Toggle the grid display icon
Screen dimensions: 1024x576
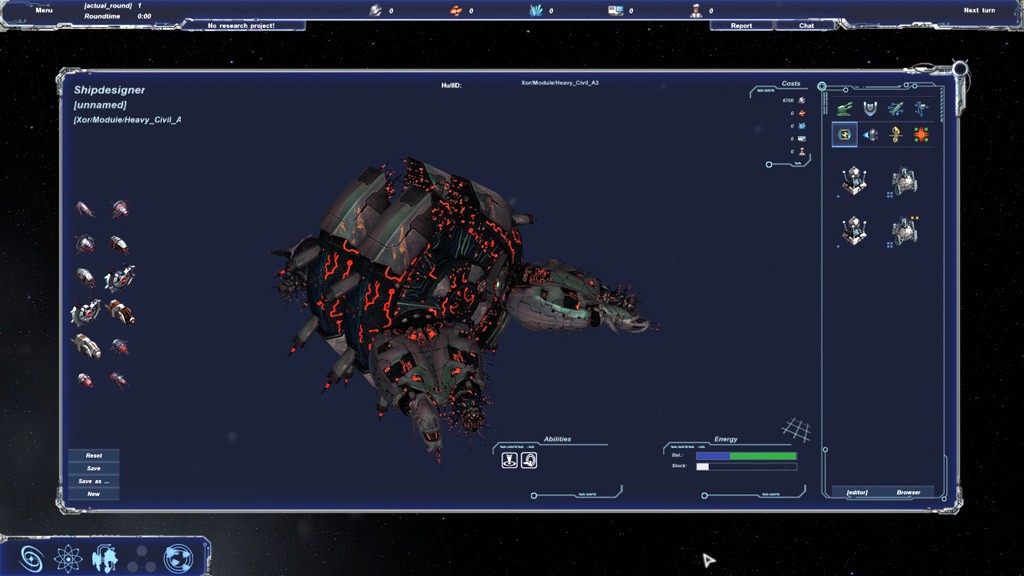tap(796, 430)
